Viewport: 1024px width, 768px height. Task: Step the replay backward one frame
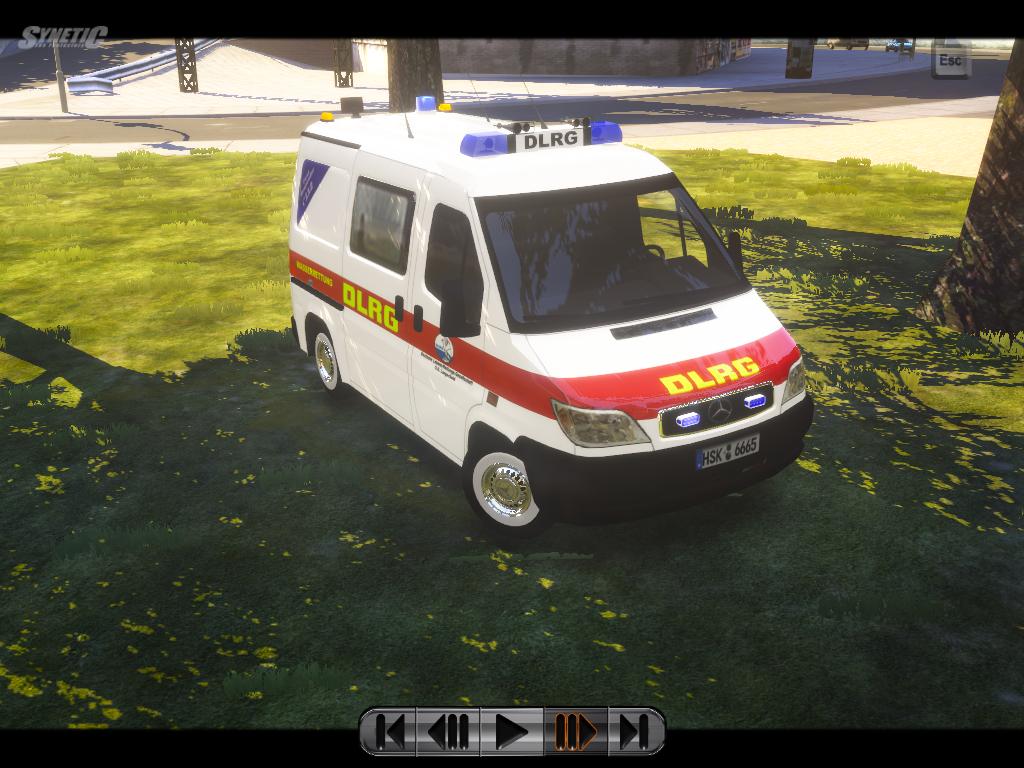tap(449, 732)
